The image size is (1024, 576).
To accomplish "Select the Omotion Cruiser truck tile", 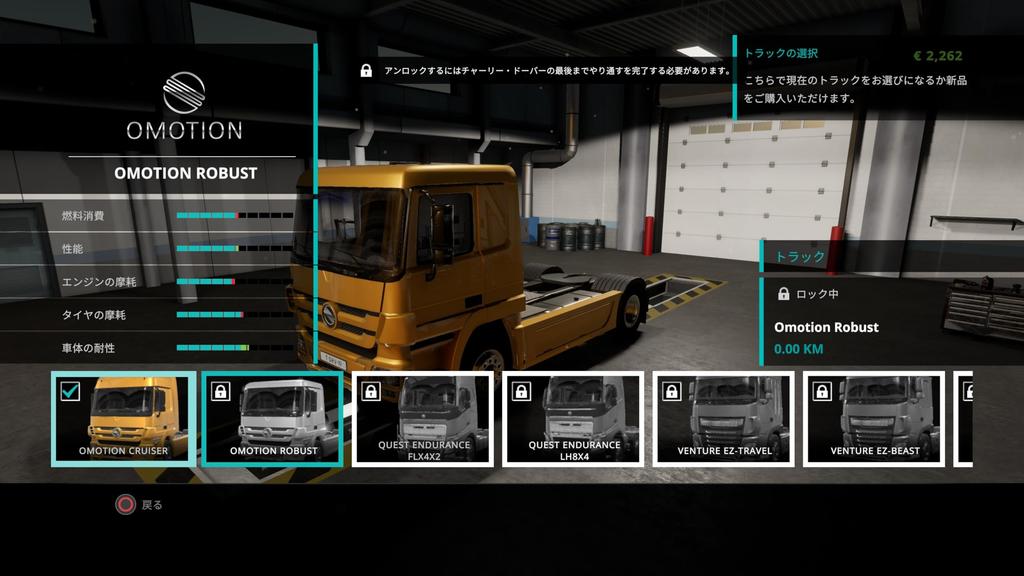I will click(123, 419).
